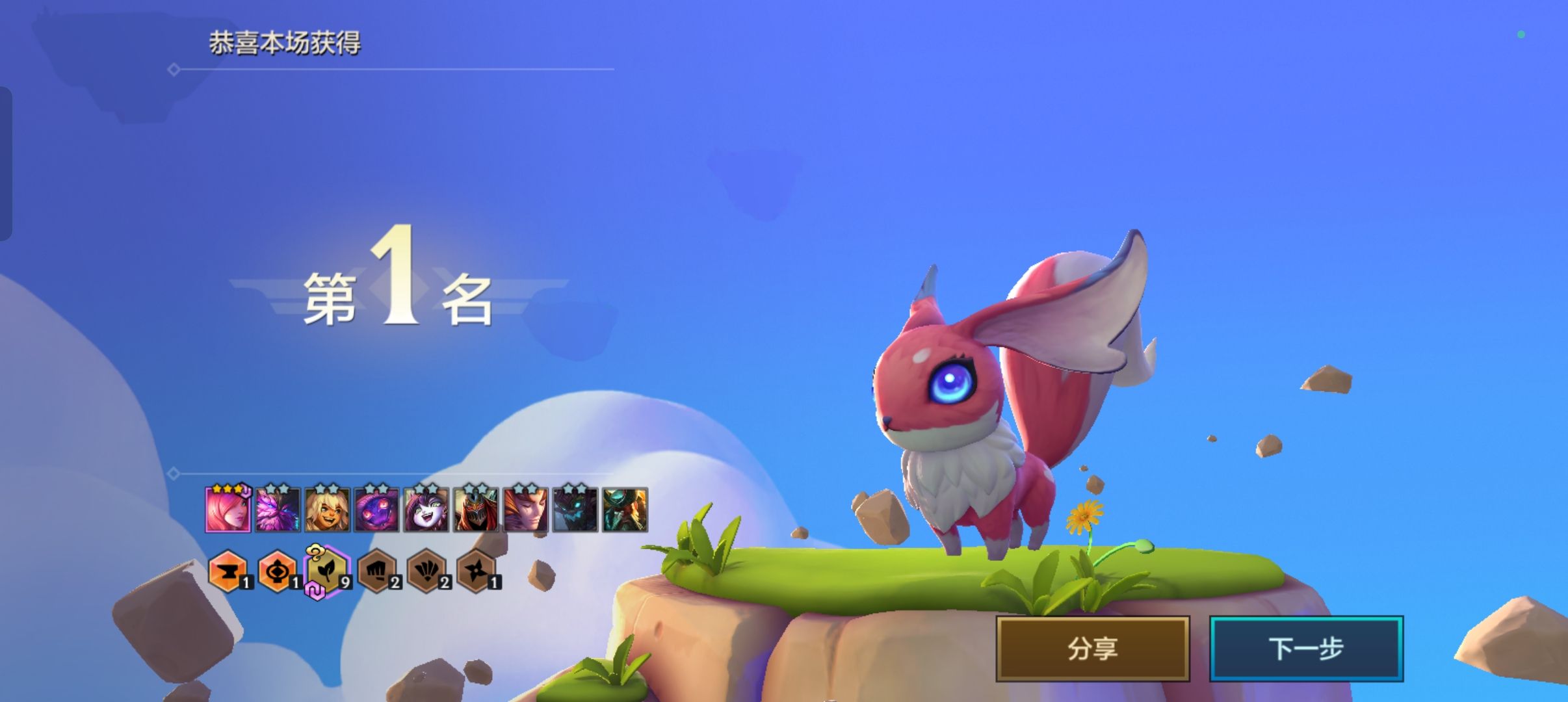Image resolution: width=1568 pixels, height=702 pixels.
Task: Inspect the bronze shuriken trait icon
Action: (476, 571)
